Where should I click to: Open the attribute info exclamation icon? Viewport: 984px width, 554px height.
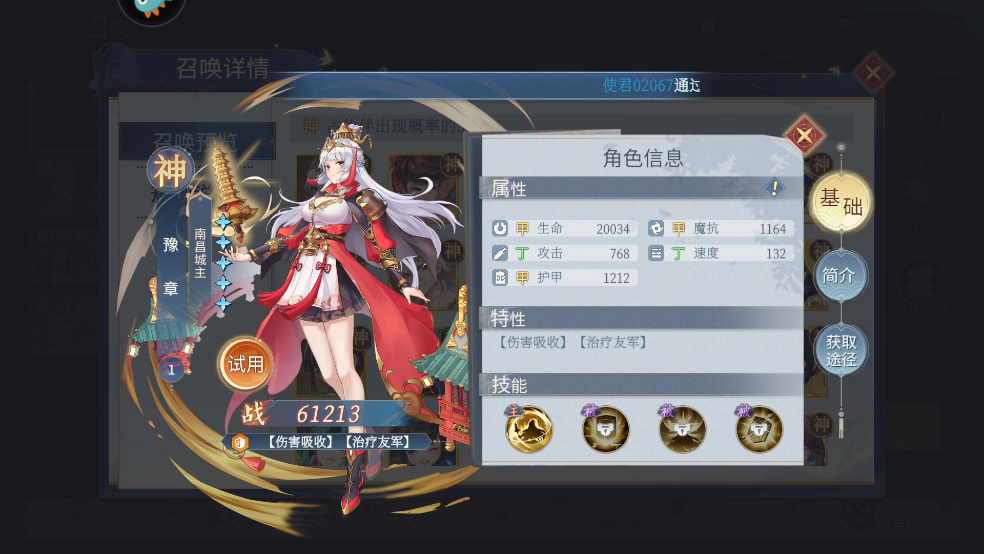[774, 187]
